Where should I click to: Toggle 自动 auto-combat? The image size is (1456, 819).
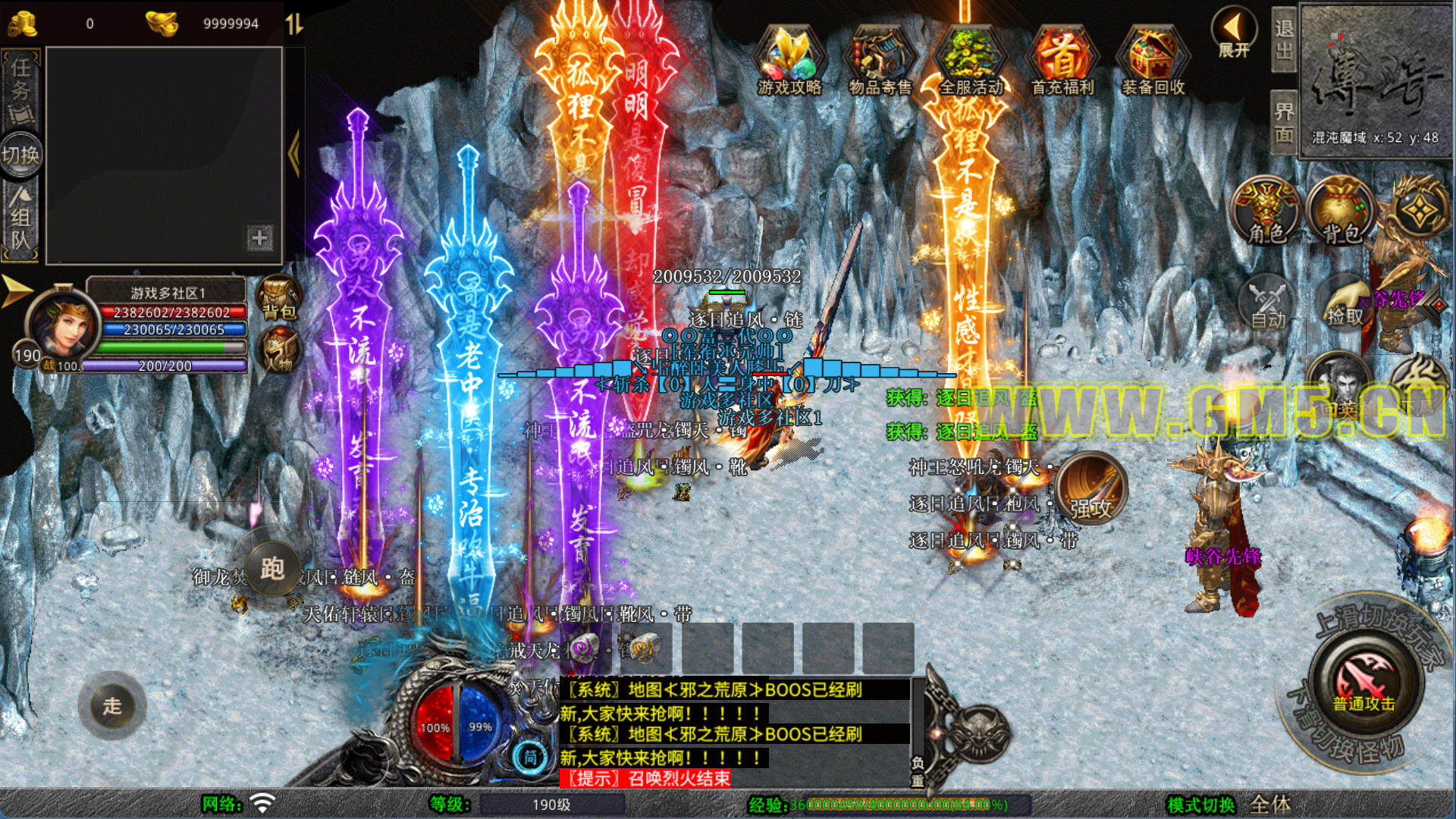(x=1267, y=302)
